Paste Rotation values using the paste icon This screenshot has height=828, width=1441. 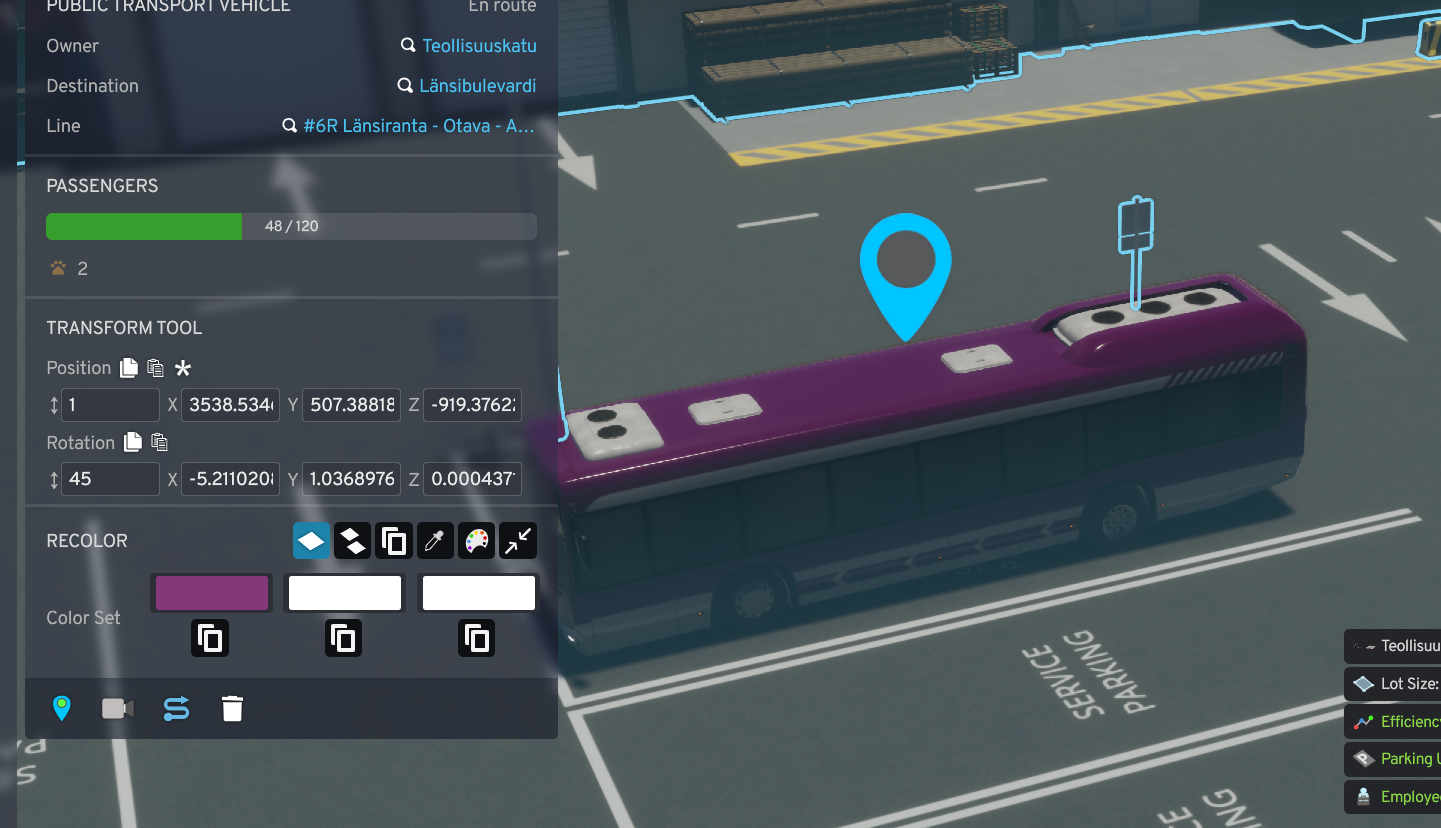pyautogui.click(x=158, y=441)
